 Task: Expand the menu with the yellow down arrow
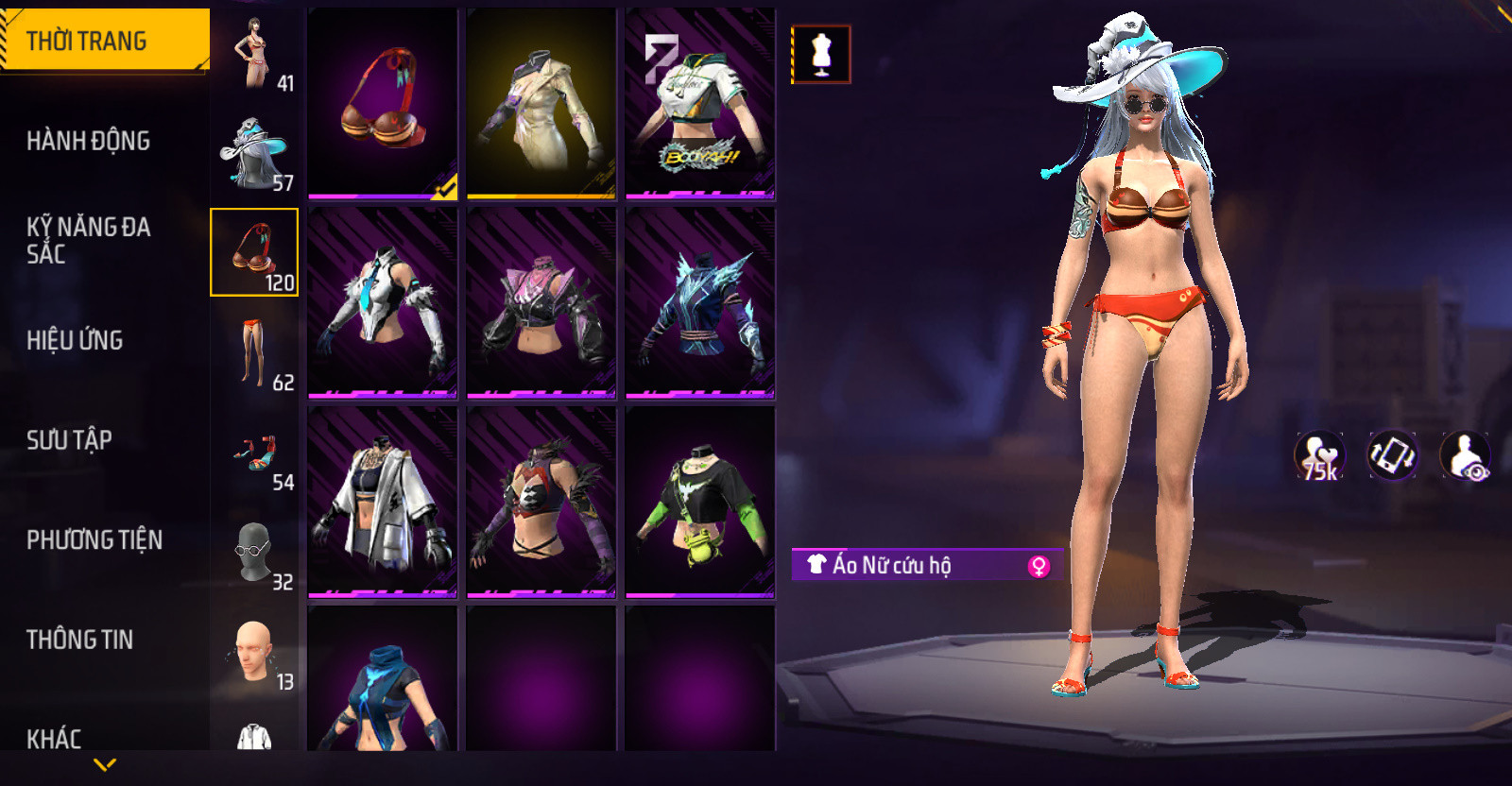tap(105, 764)
